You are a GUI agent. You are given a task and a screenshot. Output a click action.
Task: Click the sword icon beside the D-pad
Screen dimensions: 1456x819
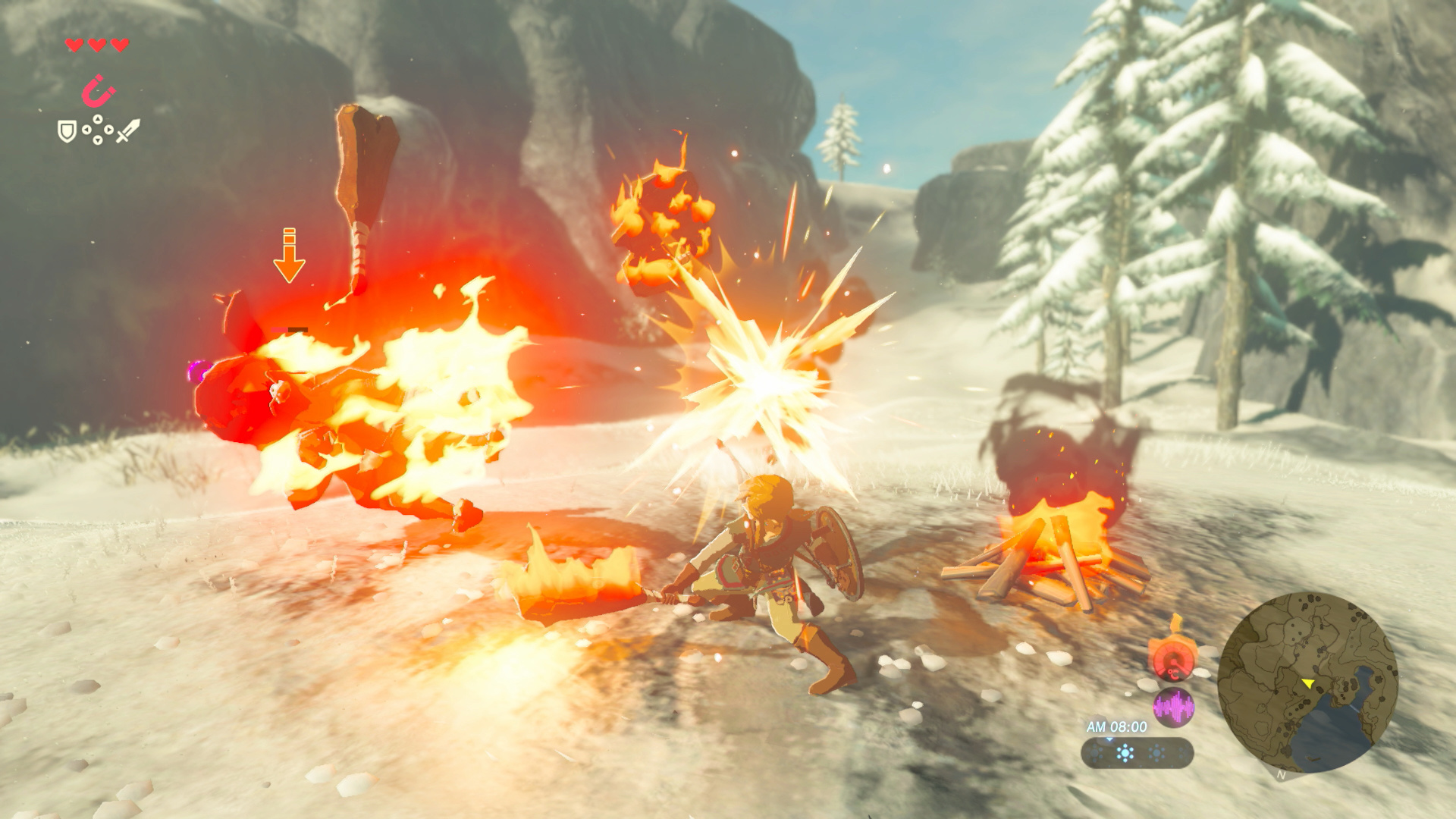(128, 130)
